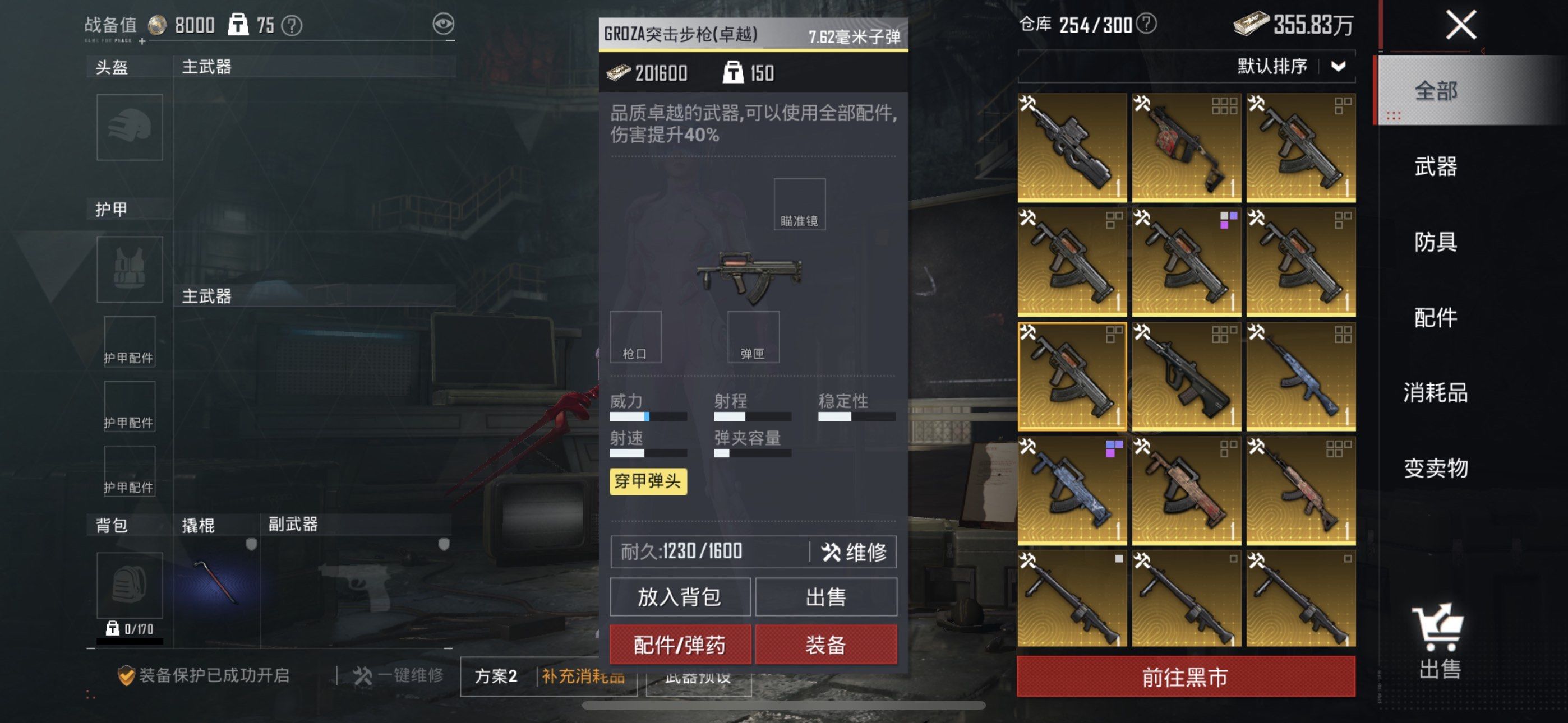Open the 变卖物 category
Viewport: 1568px width, 723px height.
pyautogui.click(x=1435, y=468)
